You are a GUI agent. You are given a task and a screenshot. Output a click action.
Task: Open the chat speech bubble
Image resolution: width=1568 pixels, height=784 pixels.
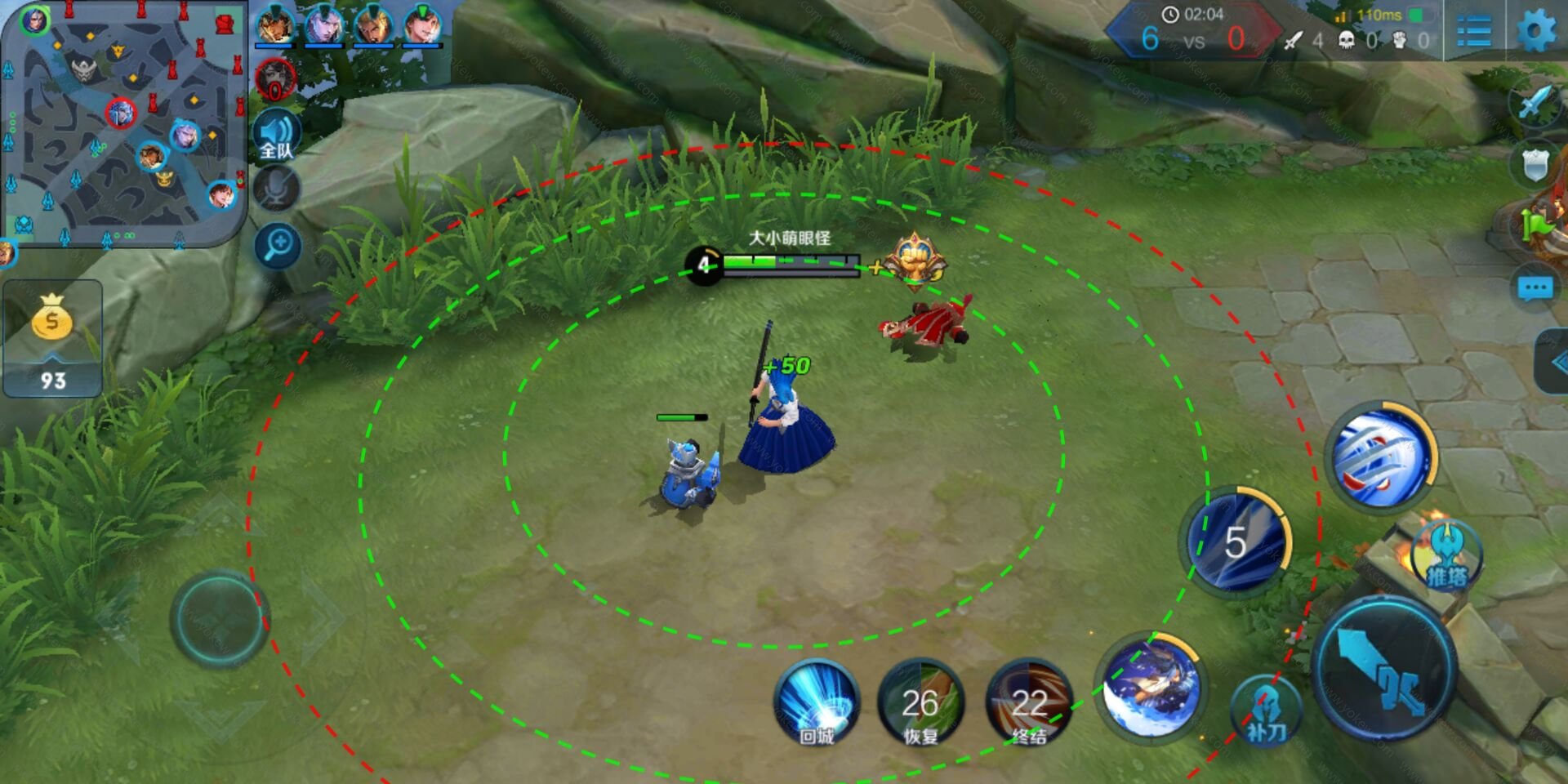(1535, 288)
